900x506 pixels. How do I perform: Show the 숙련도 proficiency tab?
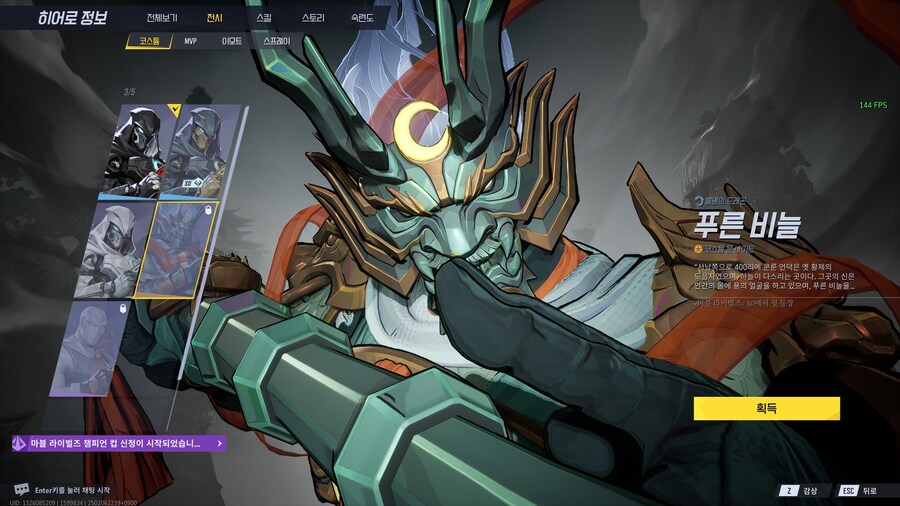[x=364, y=18]
